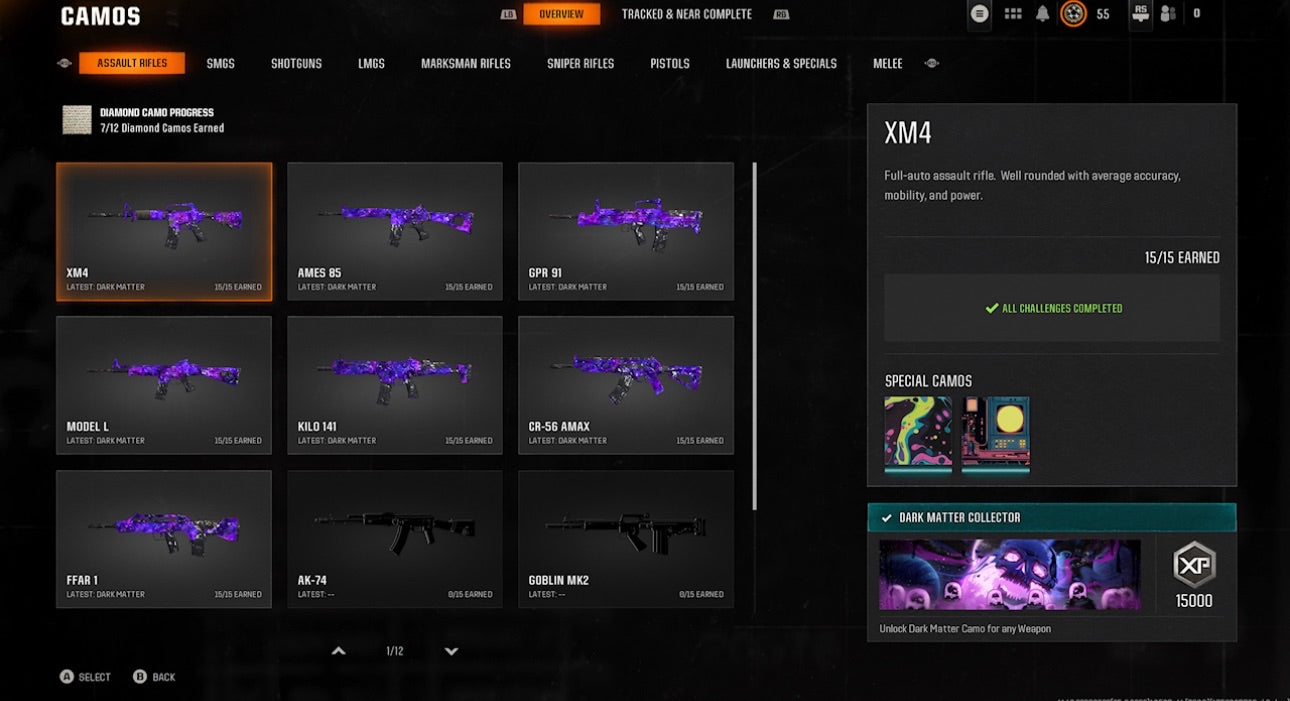The image size is (1290, 701).
Task: Select the Melee category tab
Action: click(887, 63)
